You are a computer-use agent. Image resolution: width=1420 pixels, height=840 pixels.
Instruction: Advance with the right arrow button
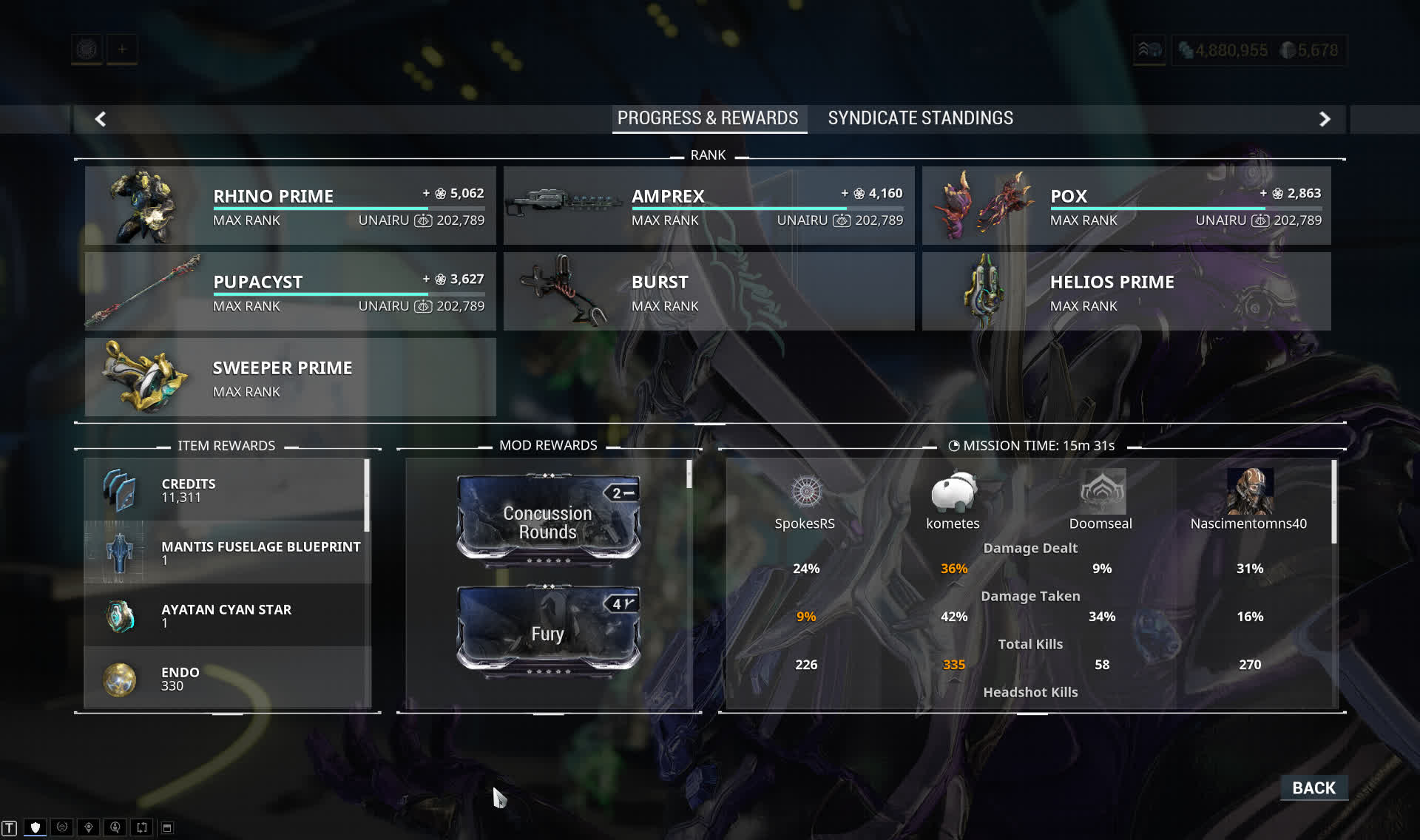pos(1325,119)
